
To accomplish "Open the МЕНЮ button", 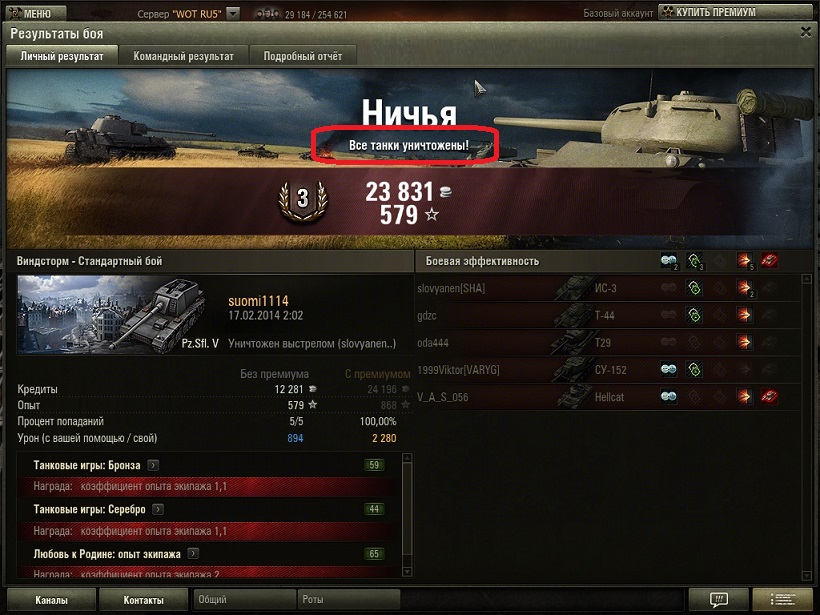I will (x=31, y=14).
